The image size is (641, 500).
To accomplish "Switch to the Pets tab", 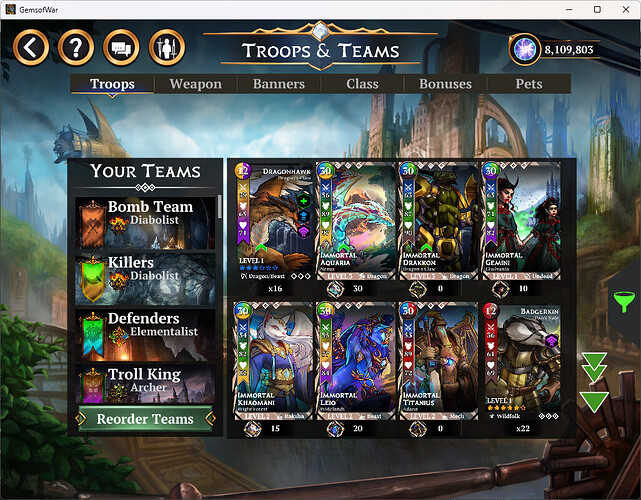I will click(x=528, y=84).
